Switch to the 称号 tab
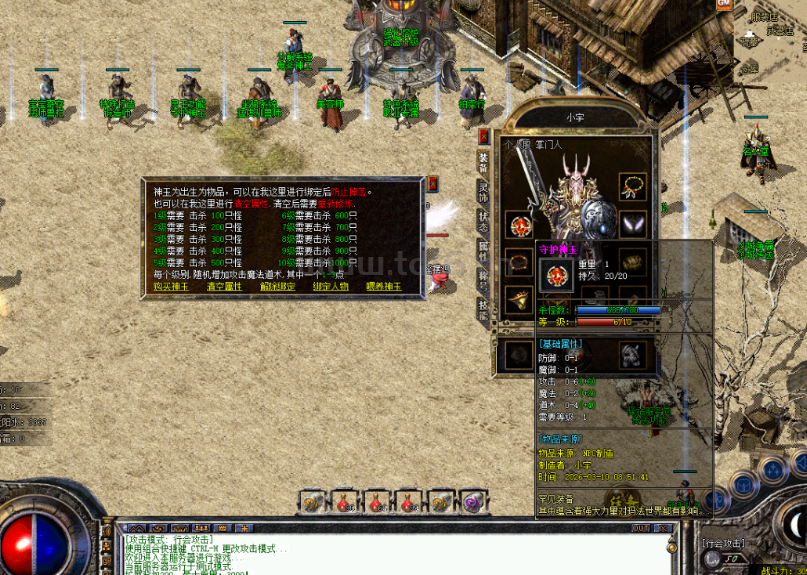Screen dimensions: 807x575 point(484,280)
